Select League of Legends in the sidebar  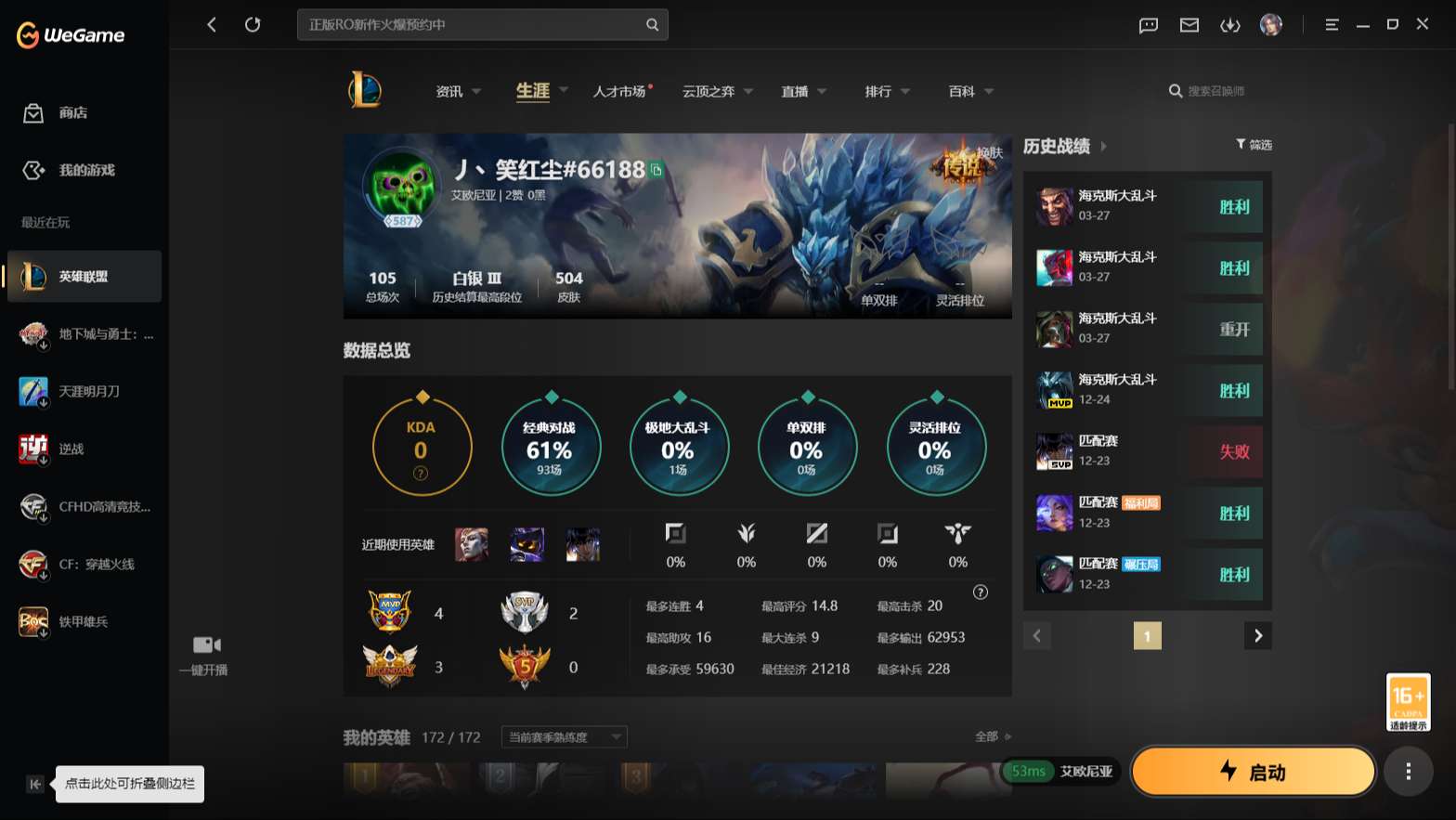click(84, 276)
